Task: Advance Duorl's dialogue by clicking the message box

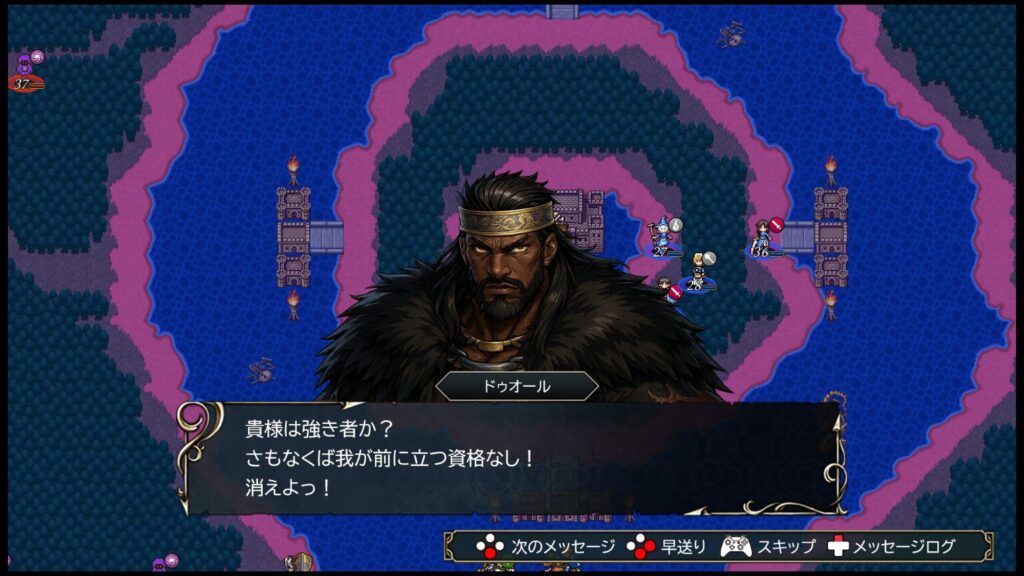Action: click(x=512, y=458)
